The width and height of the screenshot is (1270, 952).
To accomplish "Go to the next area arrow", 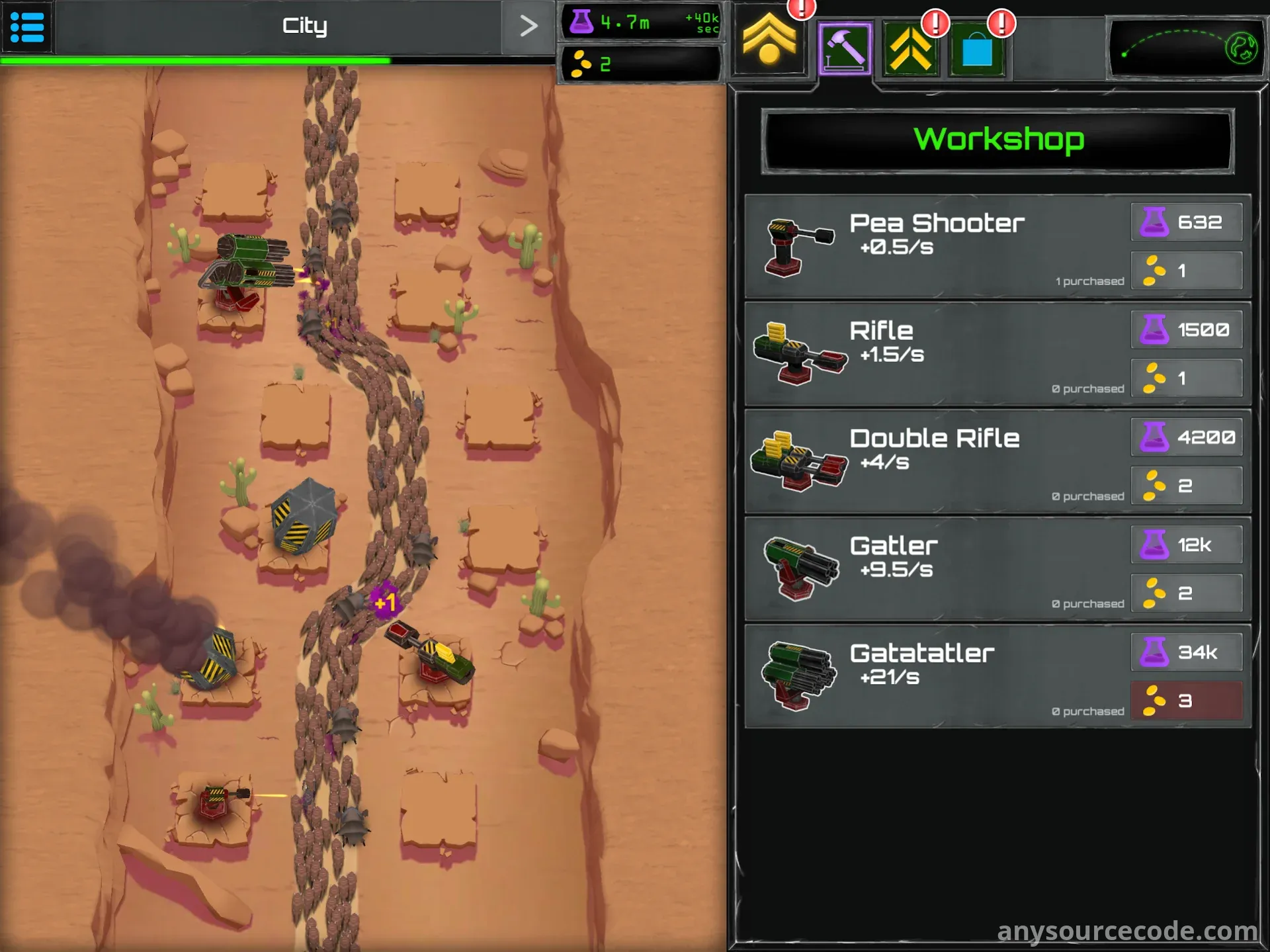I will click(528, 26).
